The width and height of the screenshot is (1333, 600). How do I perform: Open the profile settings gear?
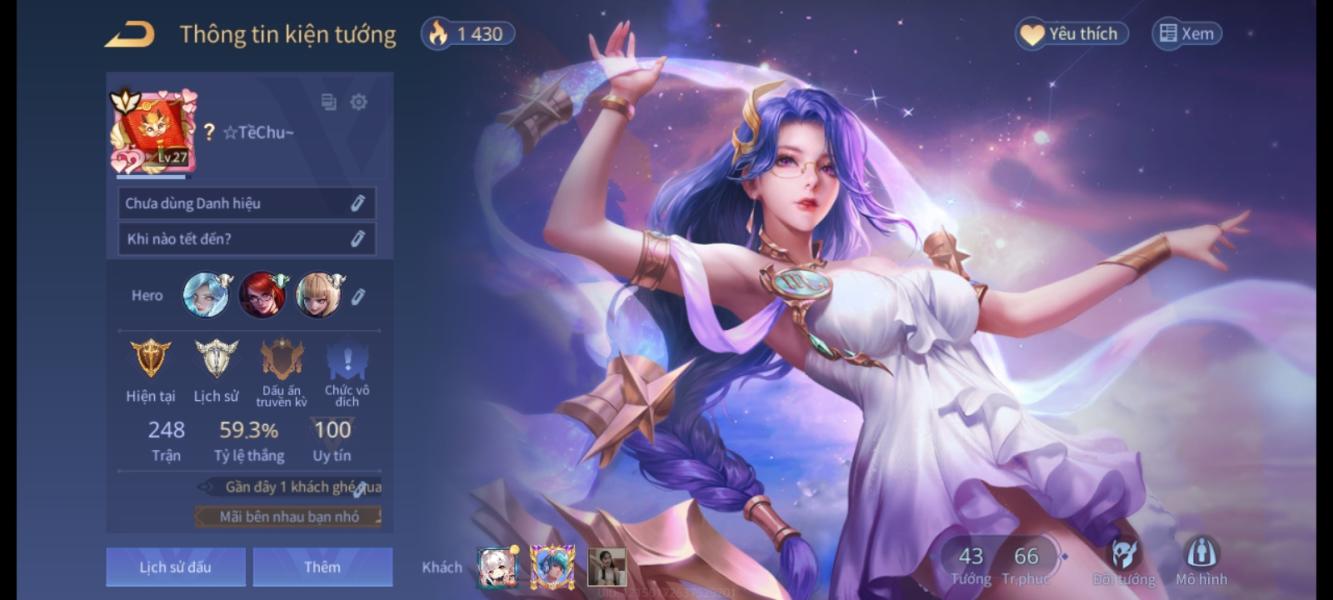[359, 102]
